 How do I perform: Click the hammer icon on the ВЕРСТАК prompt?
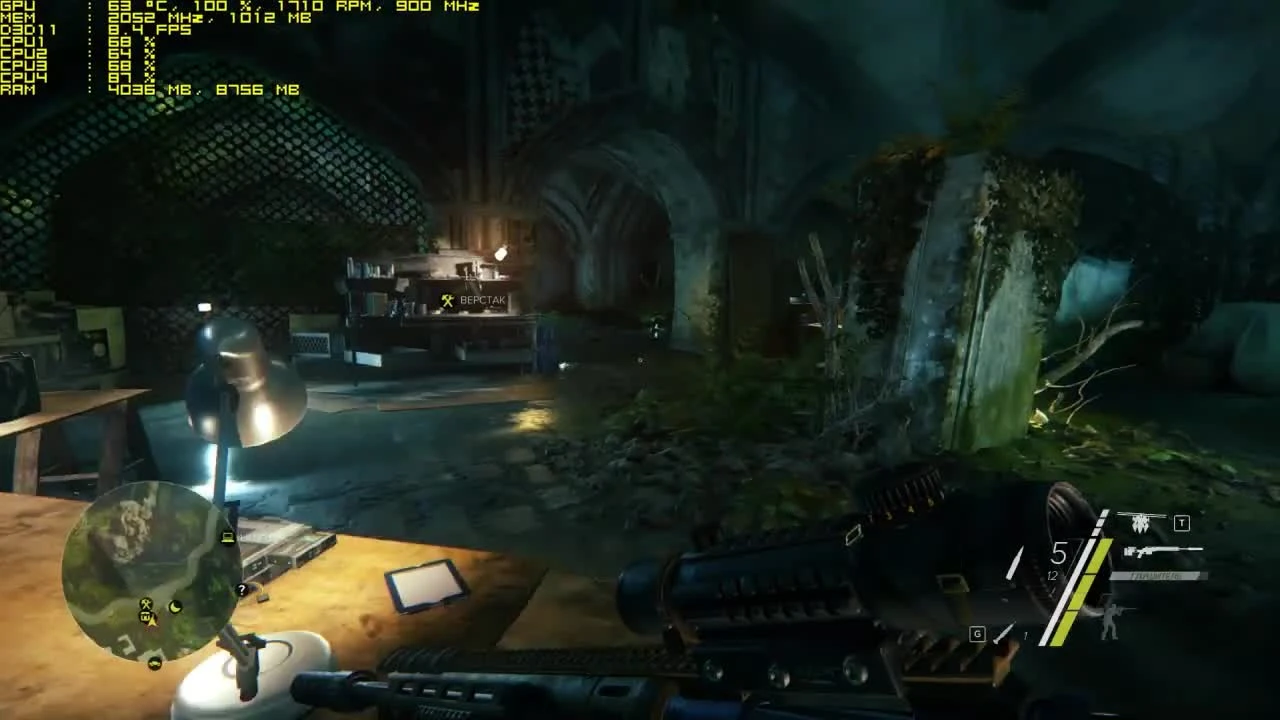coord(446,300)
